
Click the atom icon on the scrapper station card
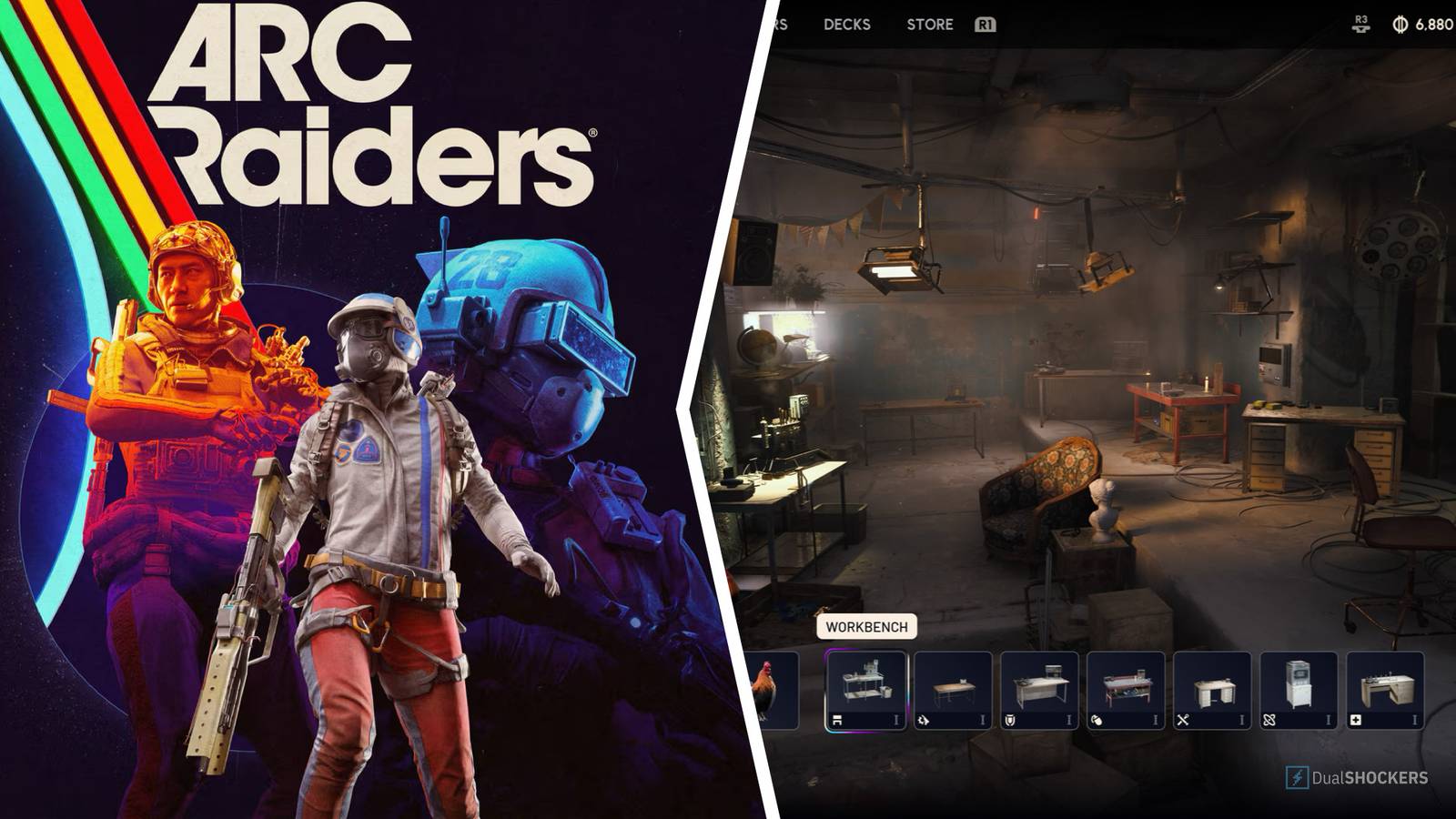pyautogui.click(x=1269, y=719)
